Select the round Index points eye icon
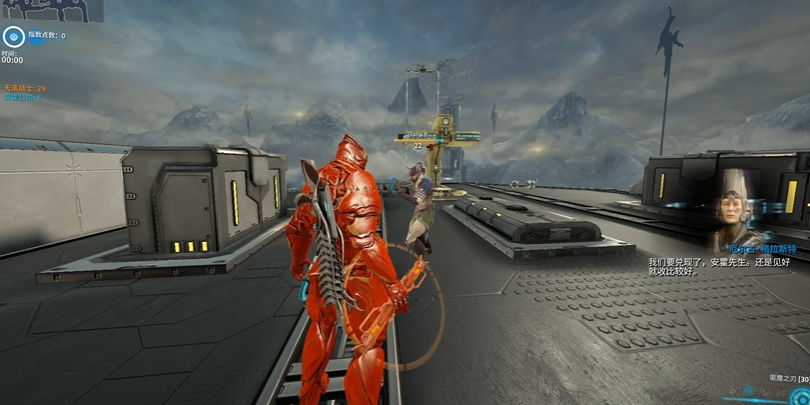810x405 pixels. tap(12, 38)
